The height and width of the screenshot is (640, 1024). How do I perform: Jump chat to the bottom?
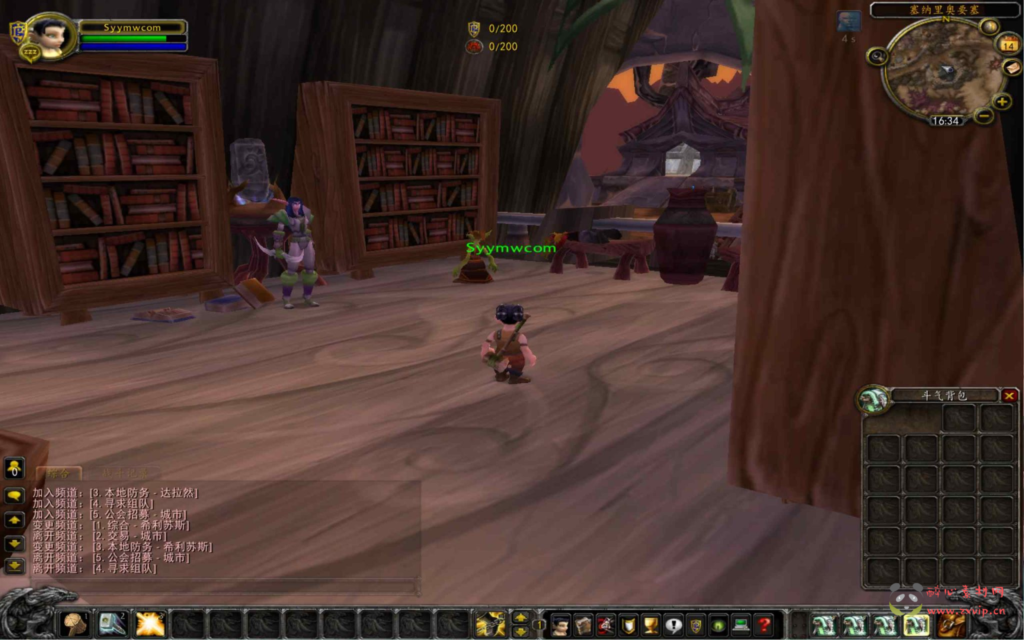15,566
